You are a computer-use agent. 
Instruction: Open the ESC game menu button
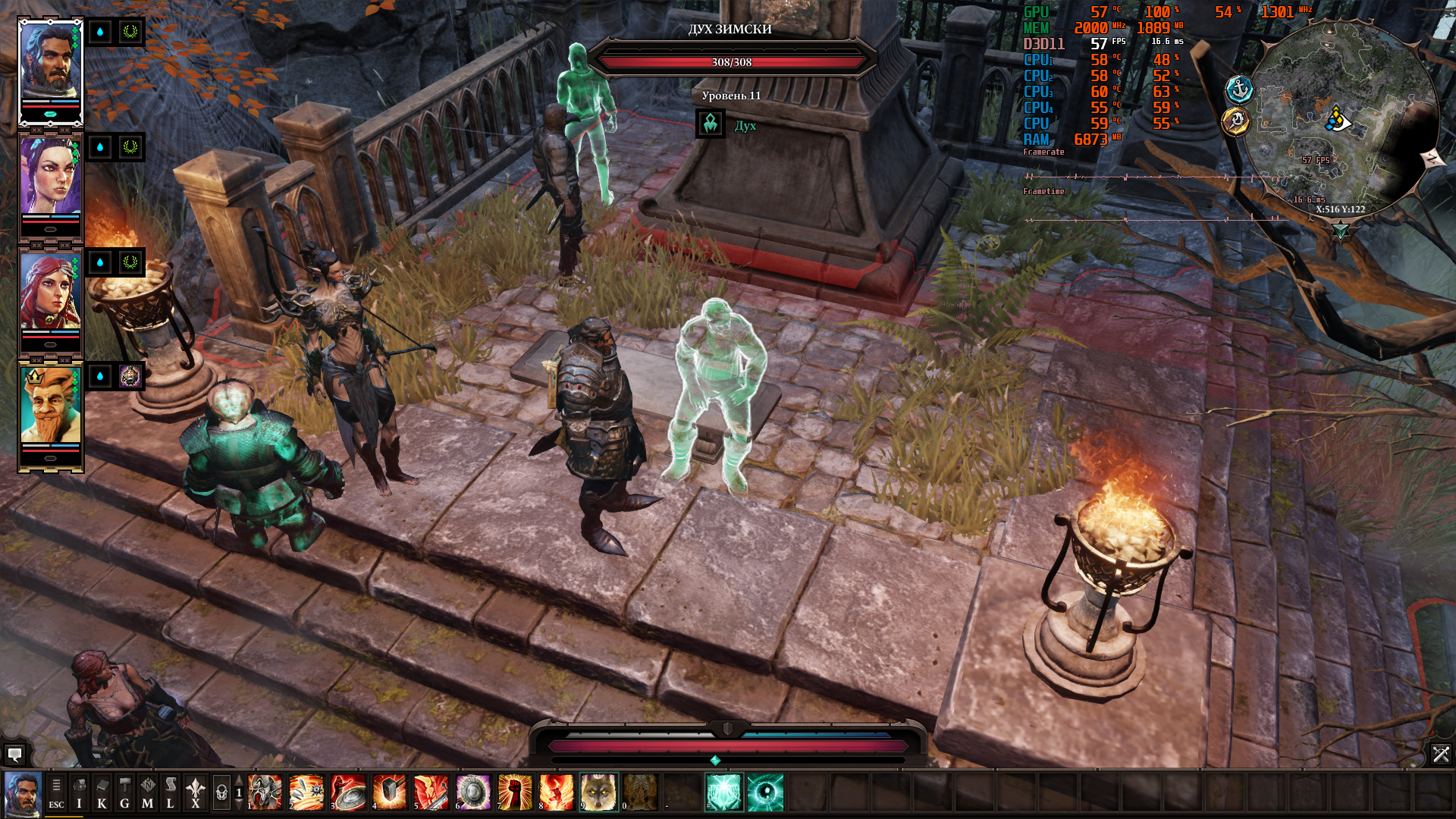pyautogui.click(x=56, y=793)
